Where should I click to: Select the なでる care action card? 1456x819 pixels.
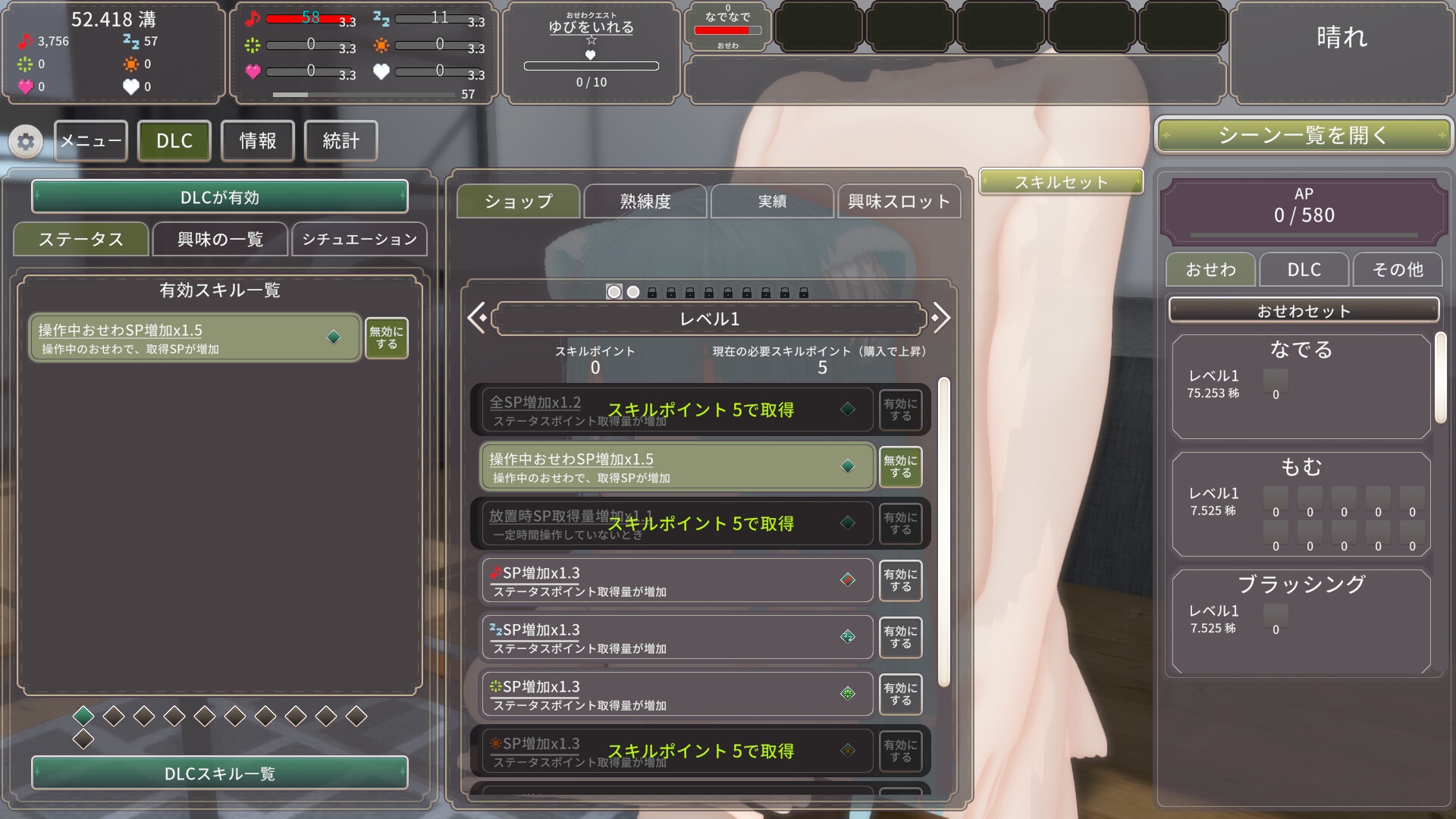coord(1301,387)
